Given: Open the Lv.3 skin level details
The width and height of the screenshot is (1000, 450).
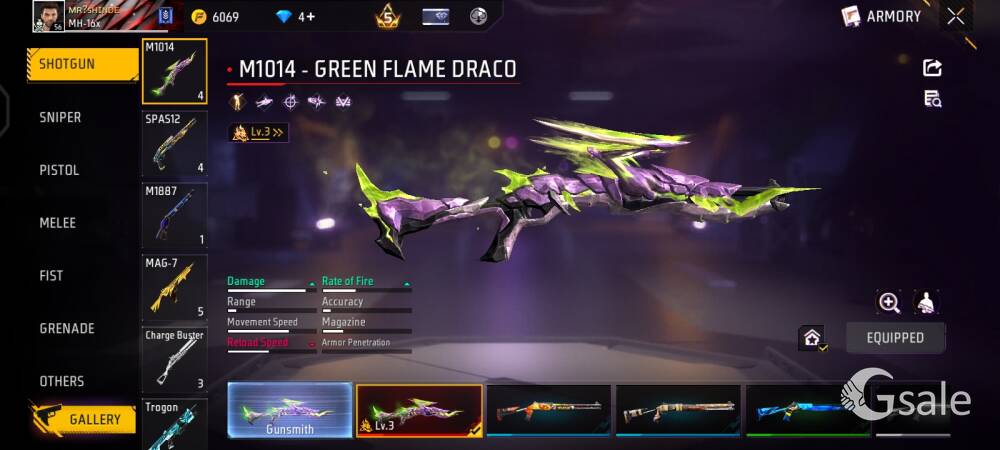Looking at the screenshot, I should point(259,132).
